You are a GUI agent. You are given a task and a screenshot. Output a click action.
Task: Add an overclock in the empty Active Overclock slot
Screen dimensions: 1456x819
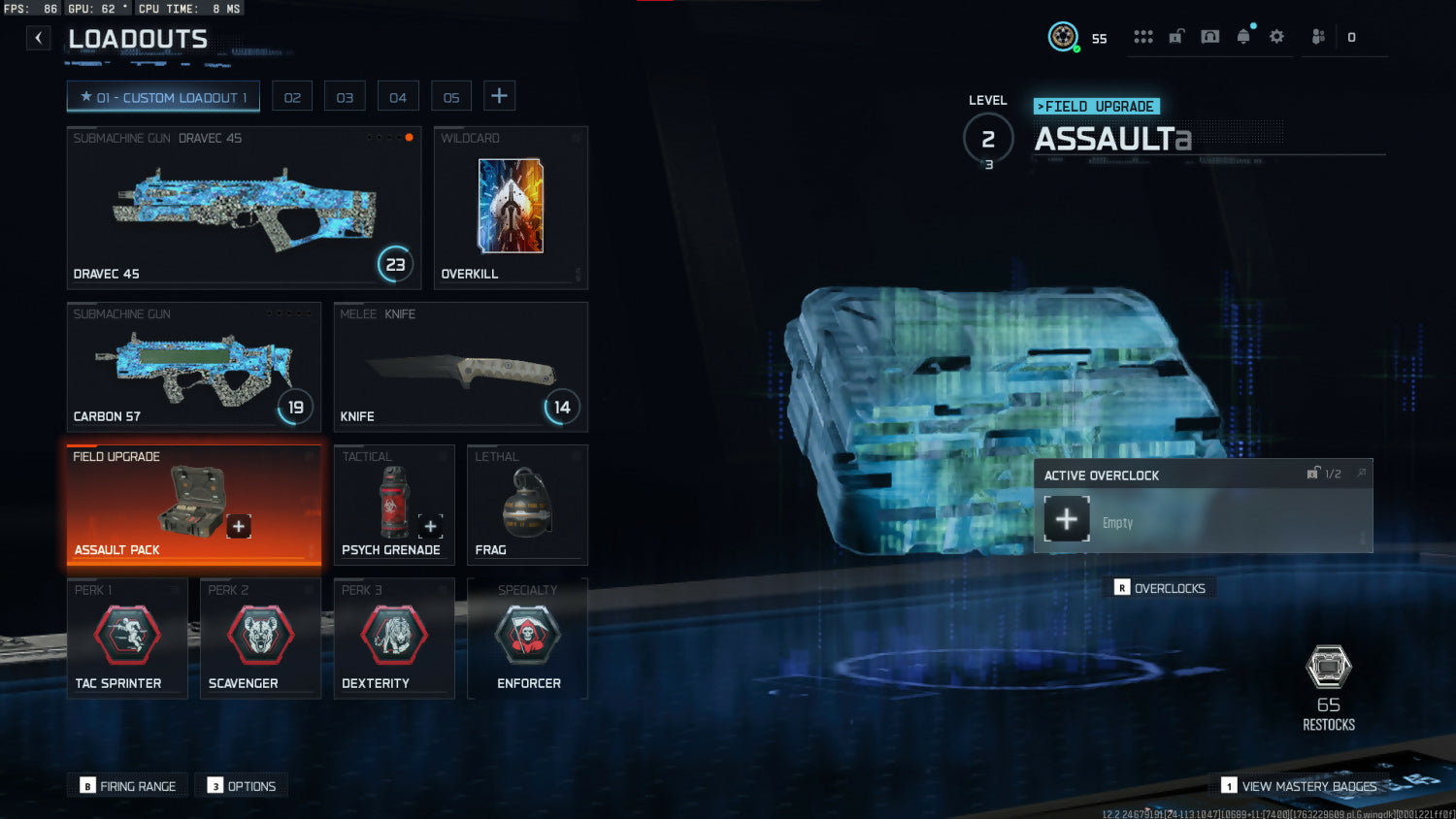[1067, 519]
